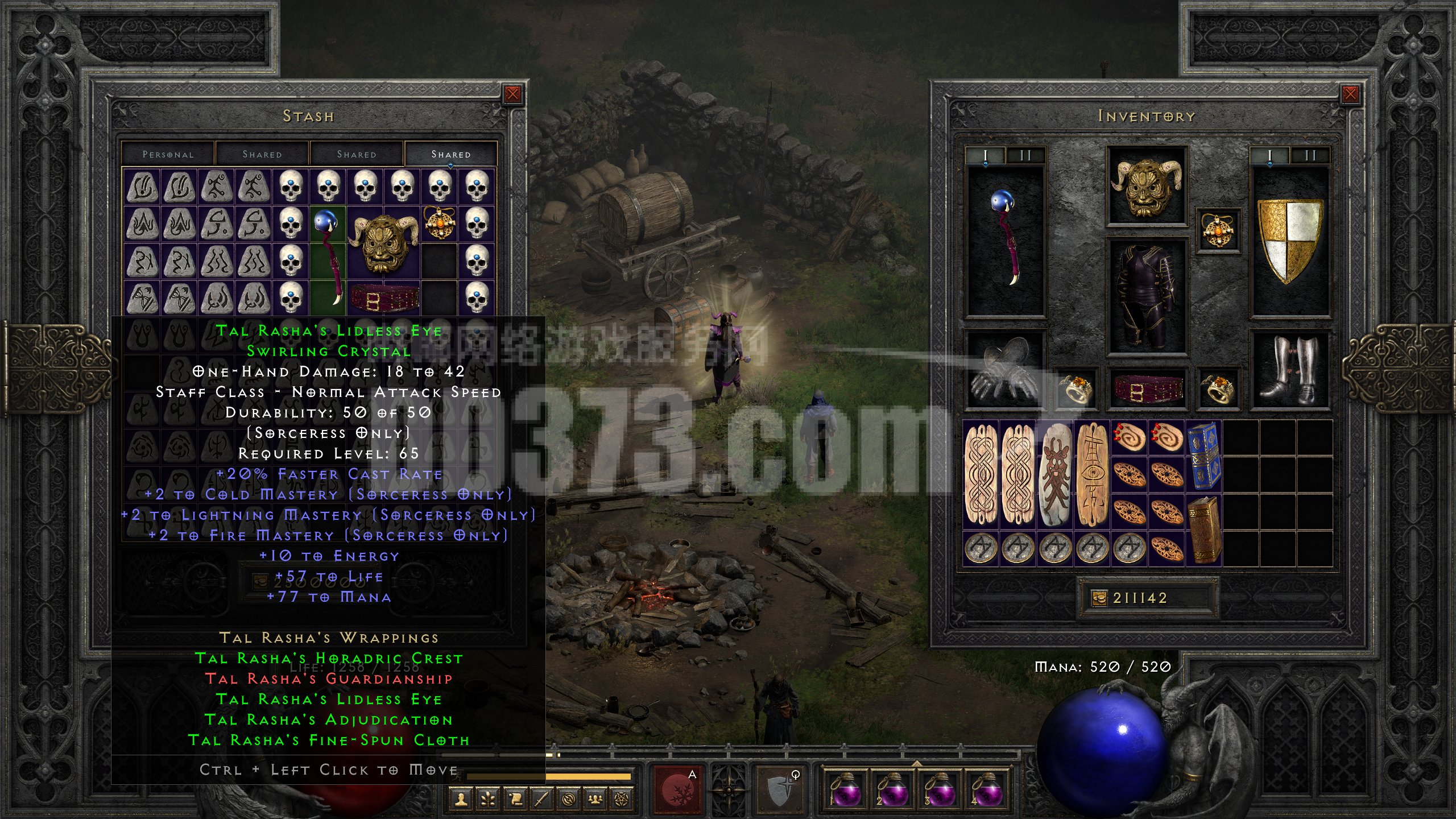Open the party screen button
Viewport: 1456px width, 819px height.
(595, 800)
